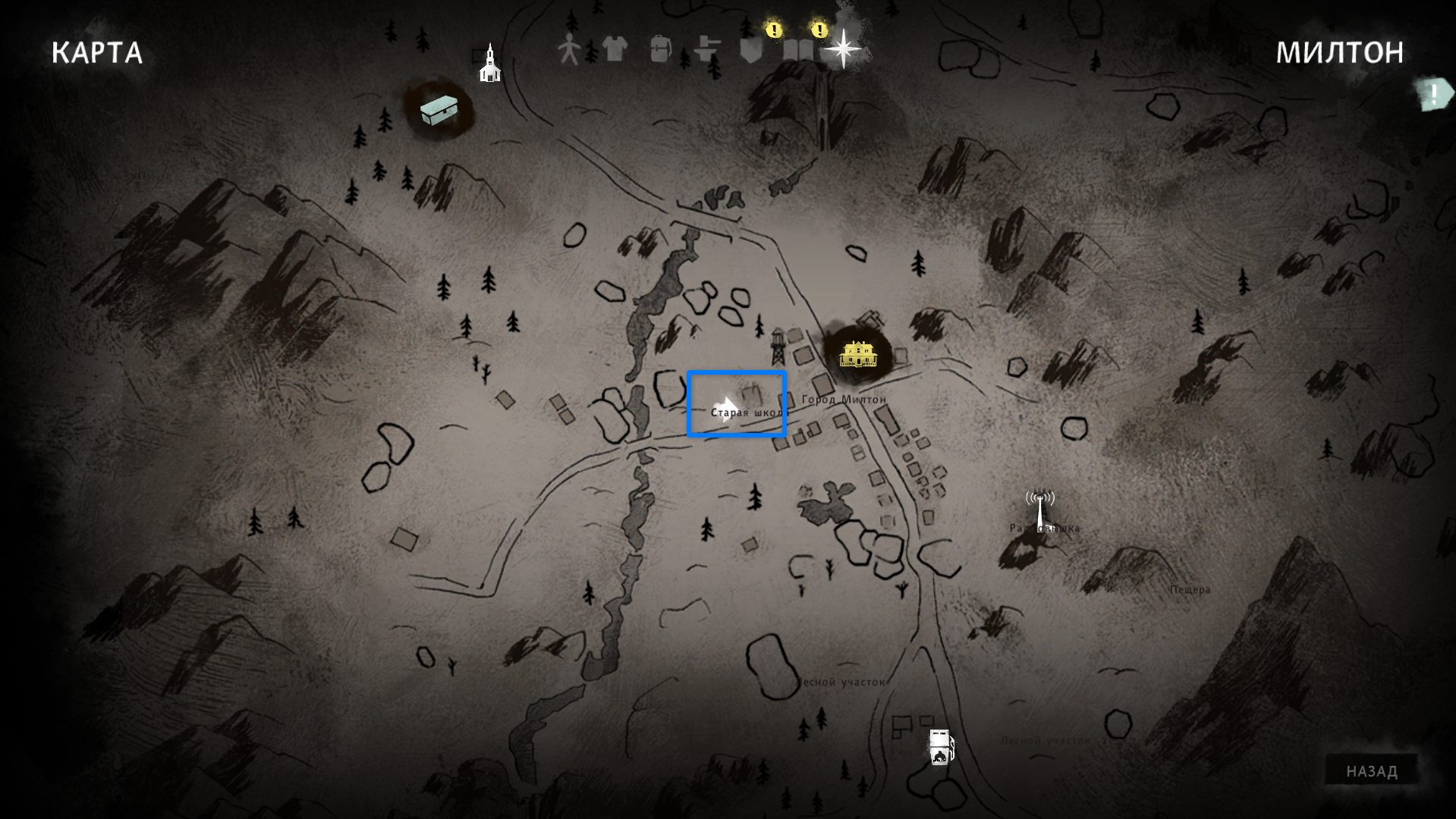Open the journal tab (open book icon)

tap(797, 51)
